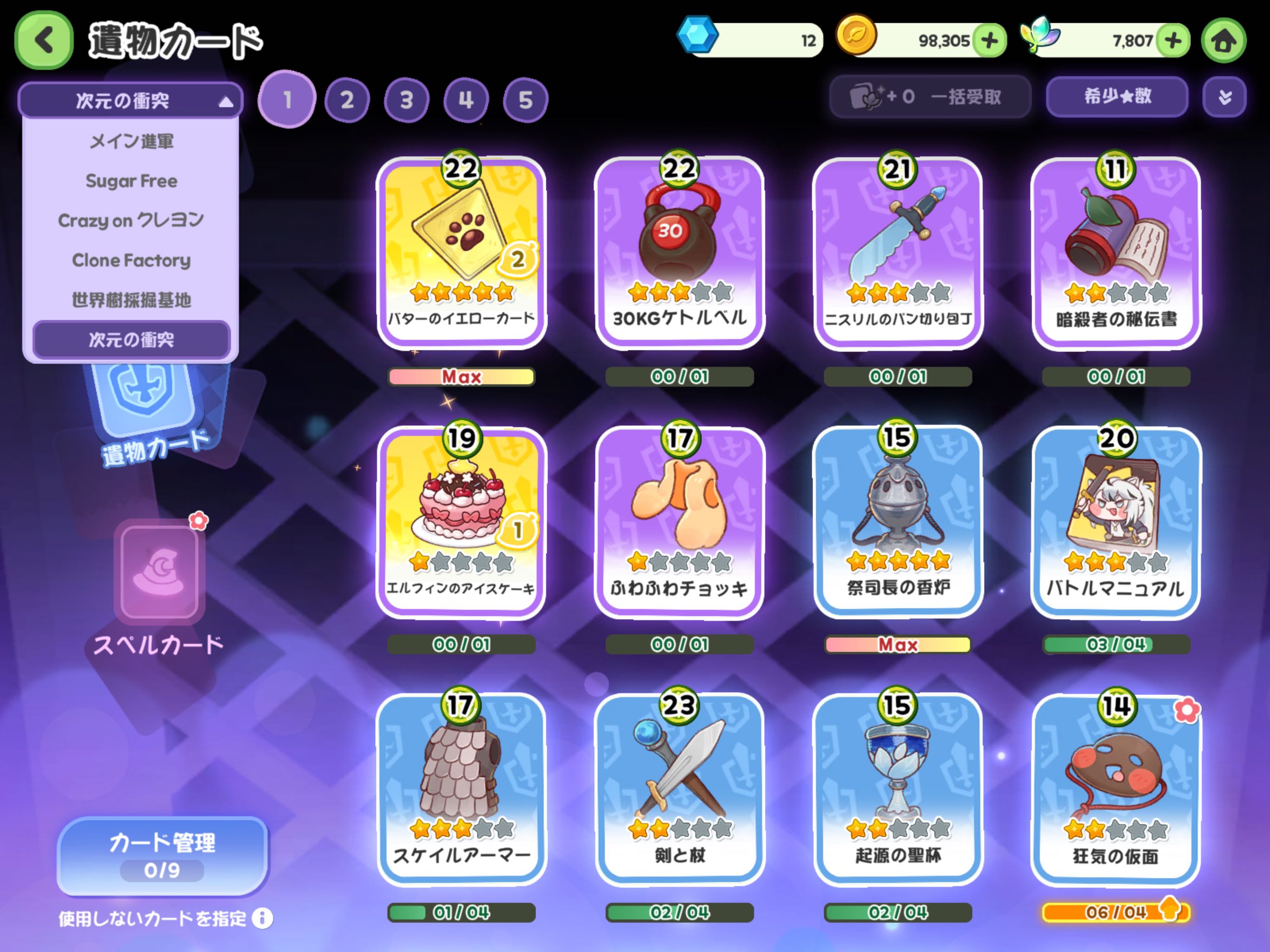1270x952 pixels.
Task: Toggle sort order with double-chevron button
Action: click(x=1224, y=97)
